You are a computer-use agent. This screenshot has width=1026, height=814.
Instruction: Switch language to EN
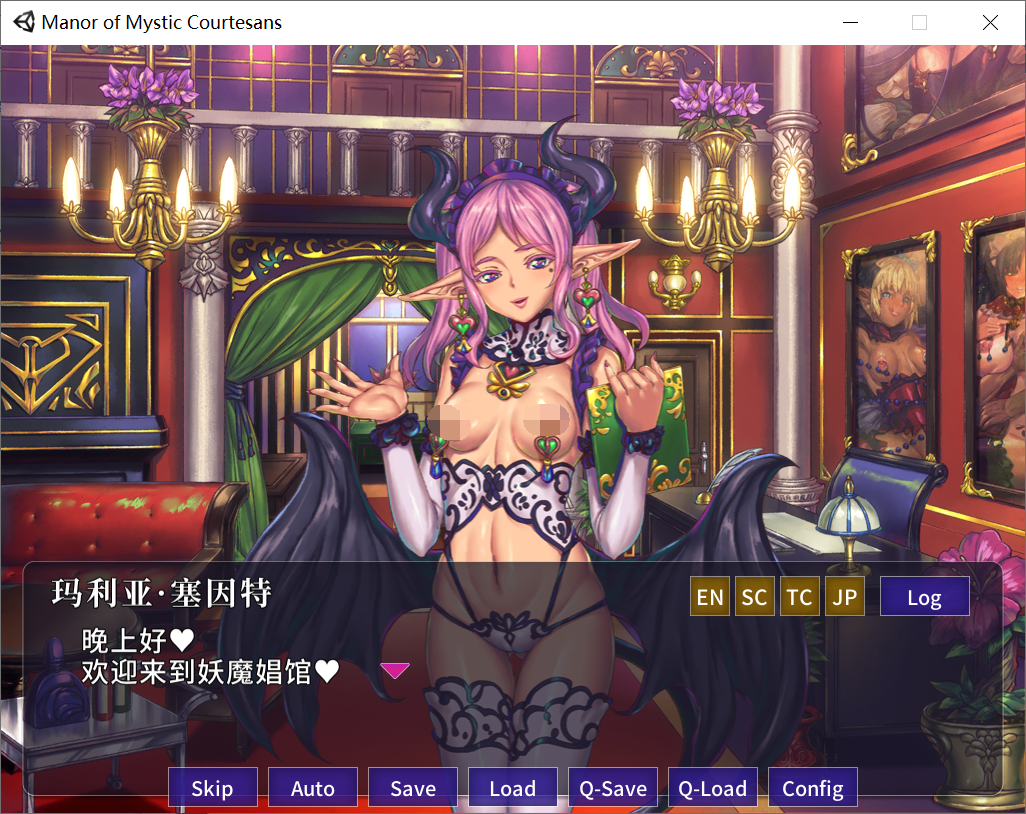tap(710, 597)
